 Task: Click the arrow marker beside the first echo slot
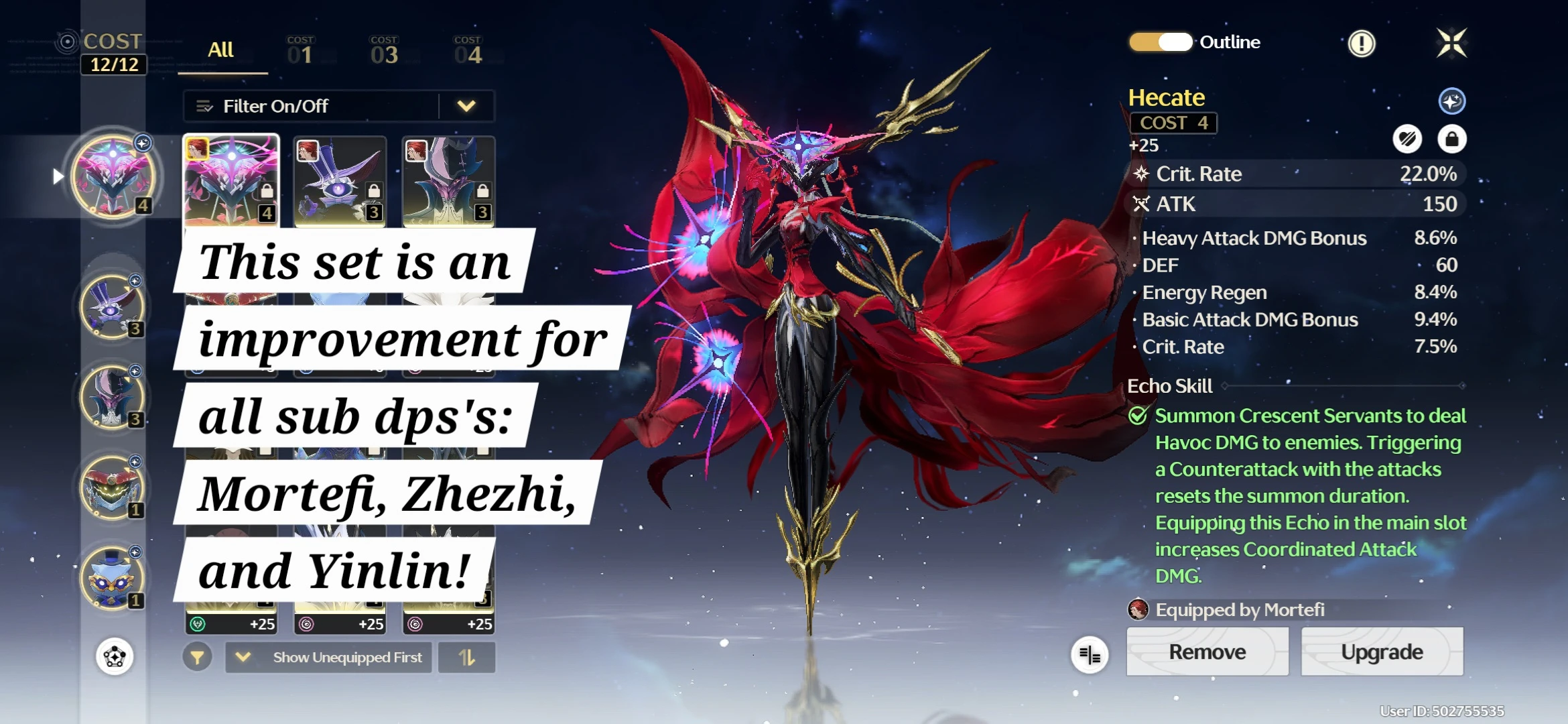tap(58, 176)
